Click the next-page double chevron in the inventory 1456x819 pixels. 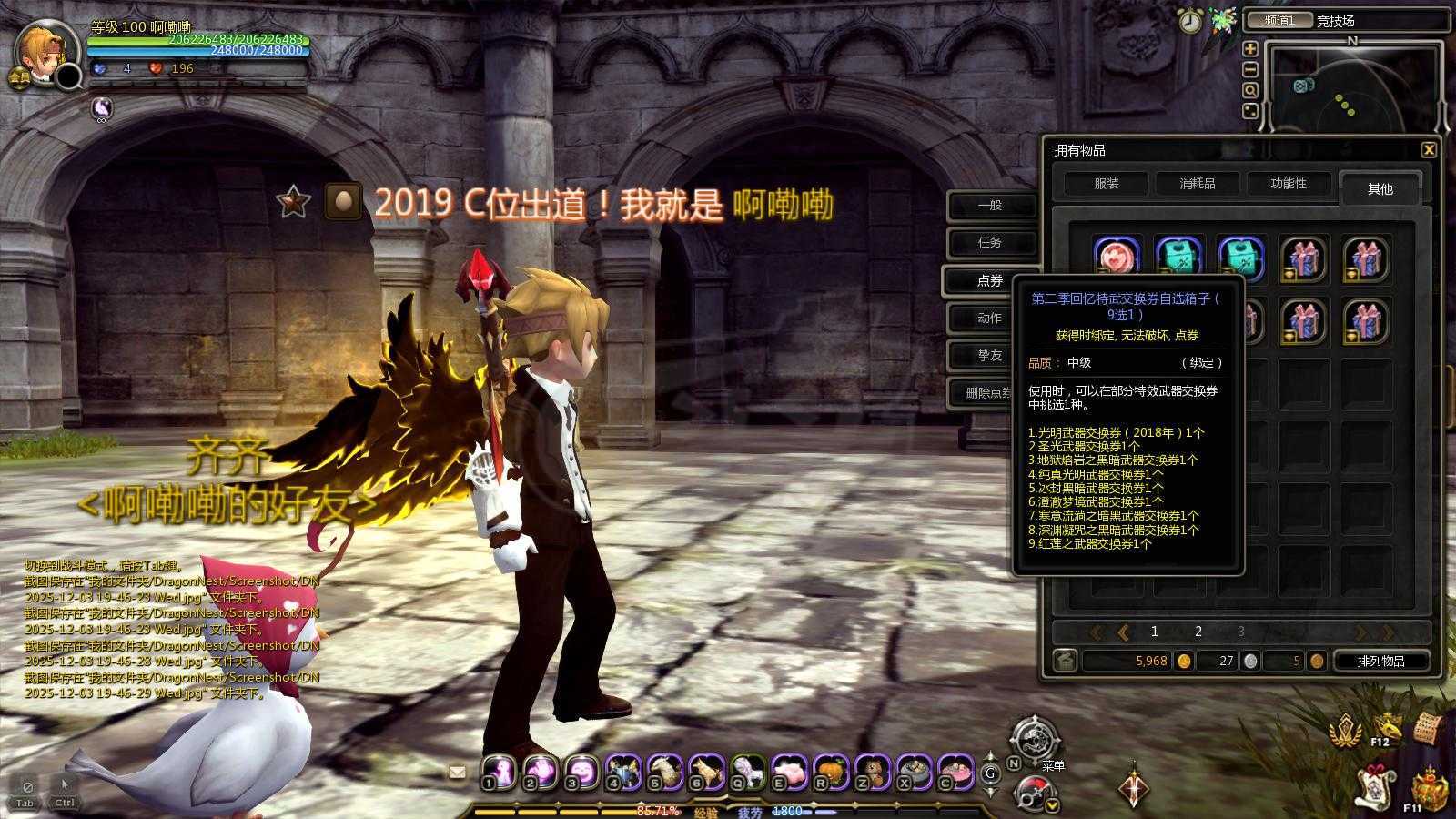click(x=1387, y=632)
